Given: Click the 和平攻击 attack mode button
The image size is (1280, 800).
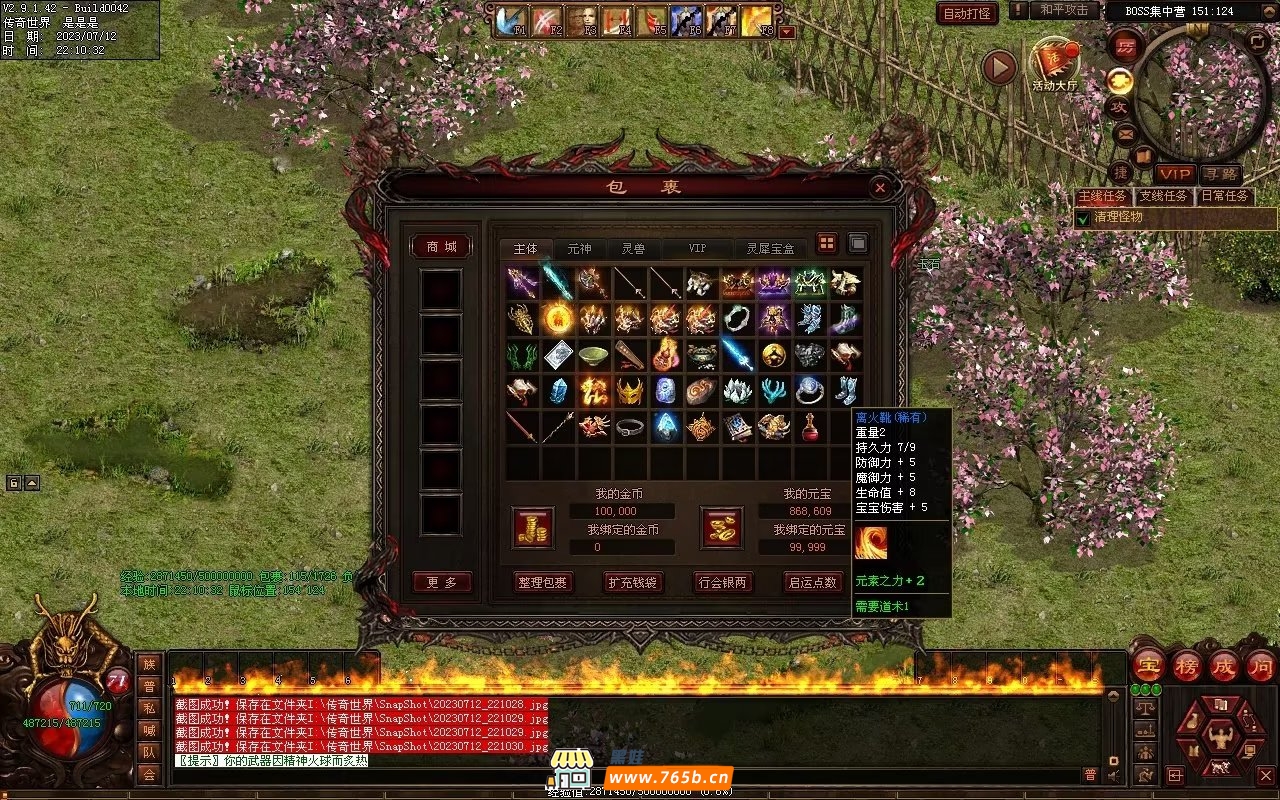Looking at the screenshot, I should pyautogui.click(x=1064, y=10).
